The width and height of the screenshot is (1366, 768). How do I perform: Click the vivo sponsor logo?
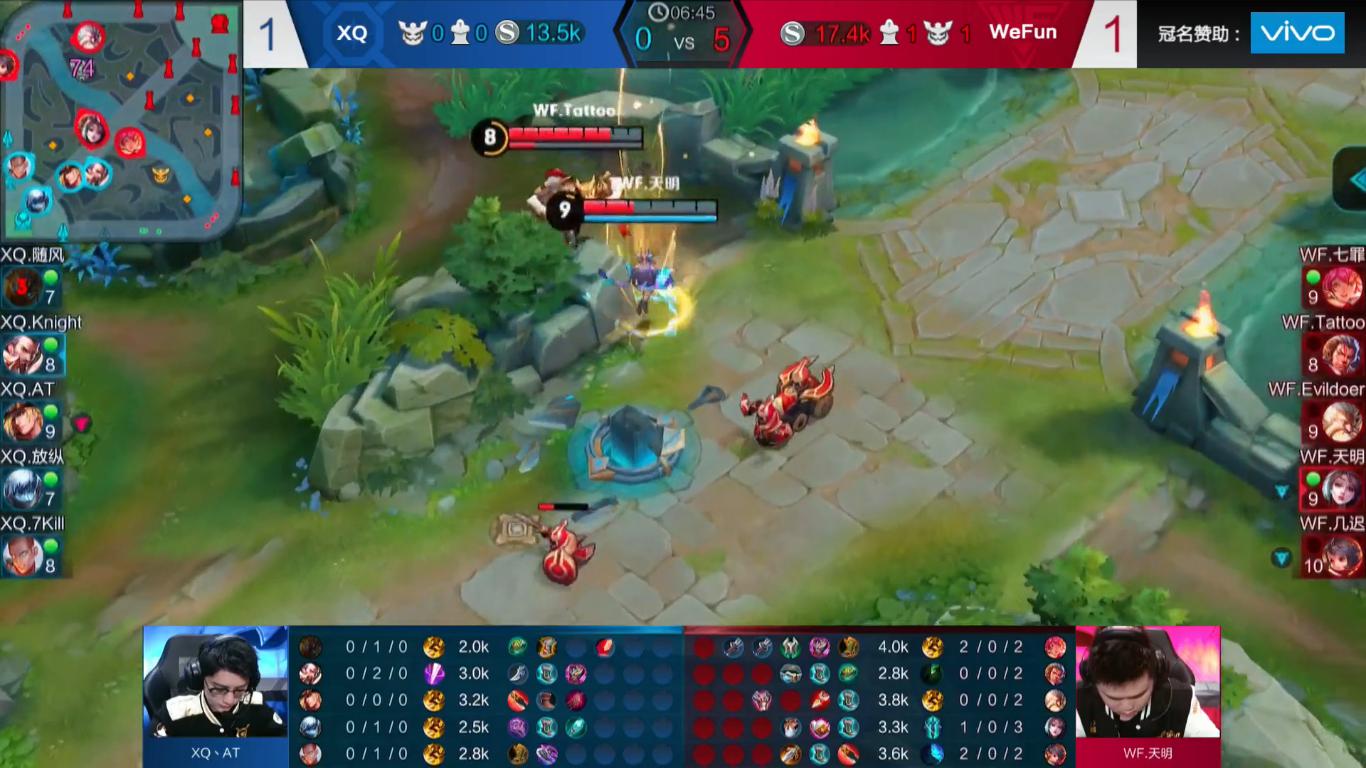tap(1297, 33)
